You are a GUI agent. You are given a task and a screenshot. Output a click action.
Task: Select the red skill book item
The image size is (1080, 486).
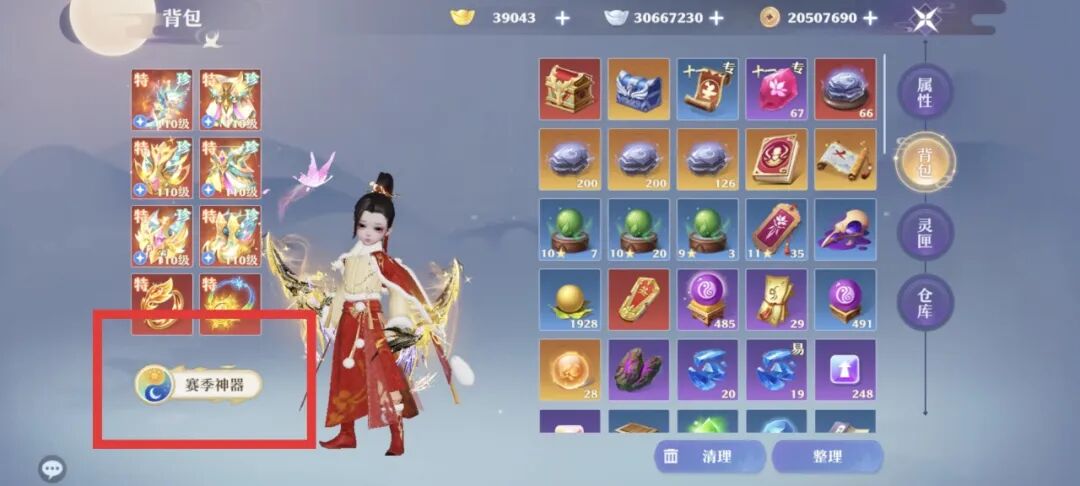coord(776,159)
